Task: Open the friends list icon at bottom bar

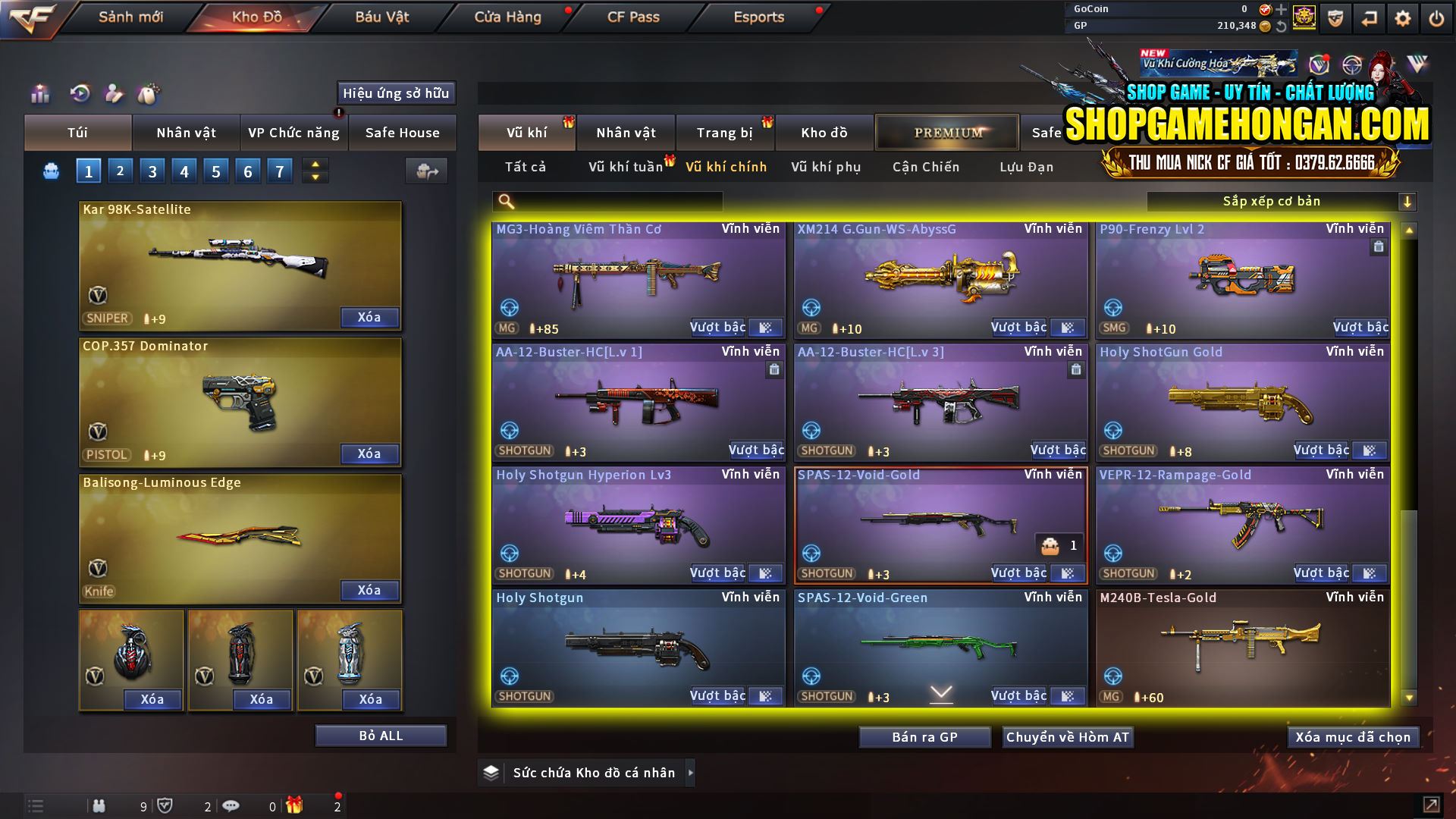Action: click(99, 805)
